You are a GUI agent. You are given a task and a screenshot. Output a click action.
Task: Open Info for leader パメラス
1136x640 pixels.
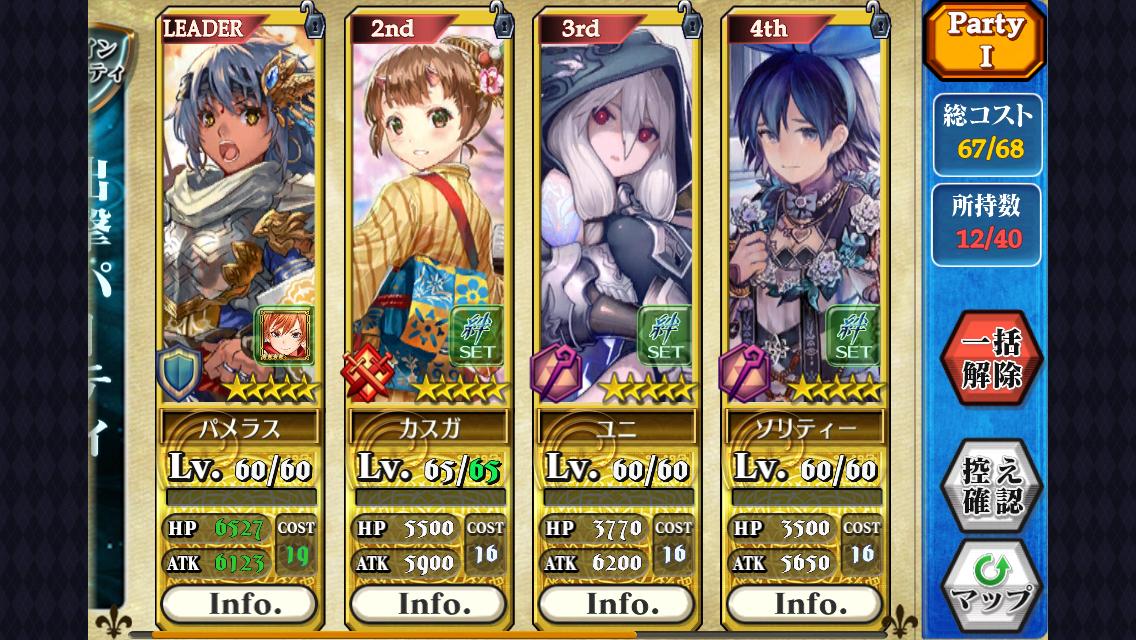pos(240,603)
